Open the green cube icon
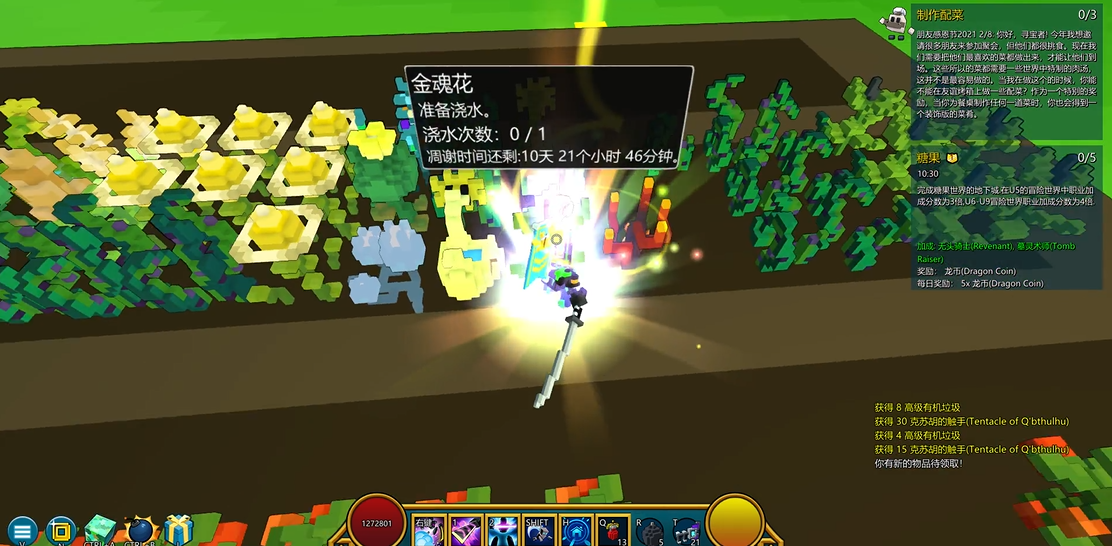1112x546 pixels. pyautogui.click(x=101, y=530)
